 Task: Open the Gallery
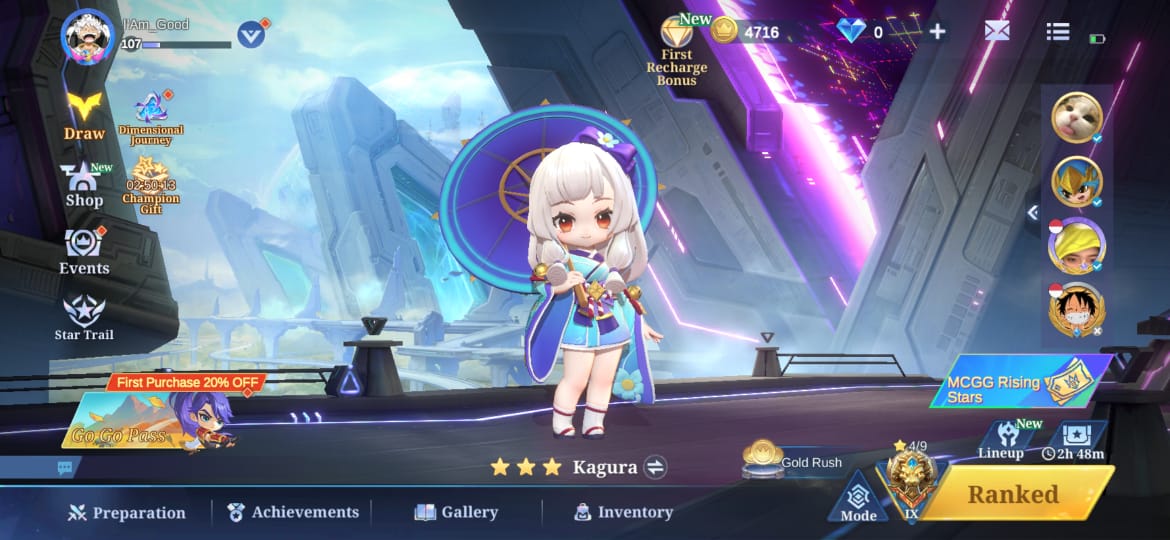(x=456, y=512)
